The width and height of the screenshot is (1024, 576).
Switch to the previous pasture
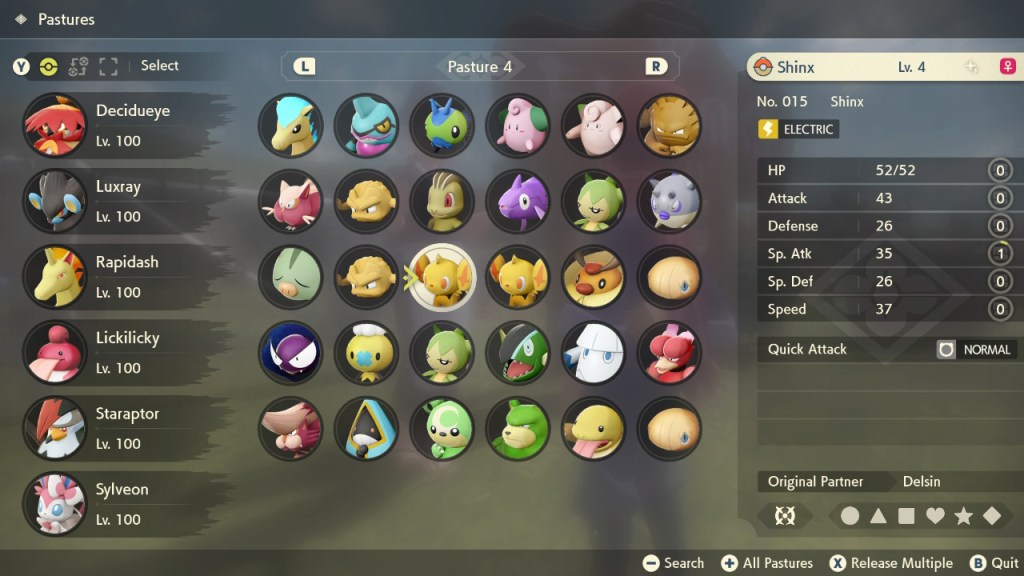(x=304, y=67)
